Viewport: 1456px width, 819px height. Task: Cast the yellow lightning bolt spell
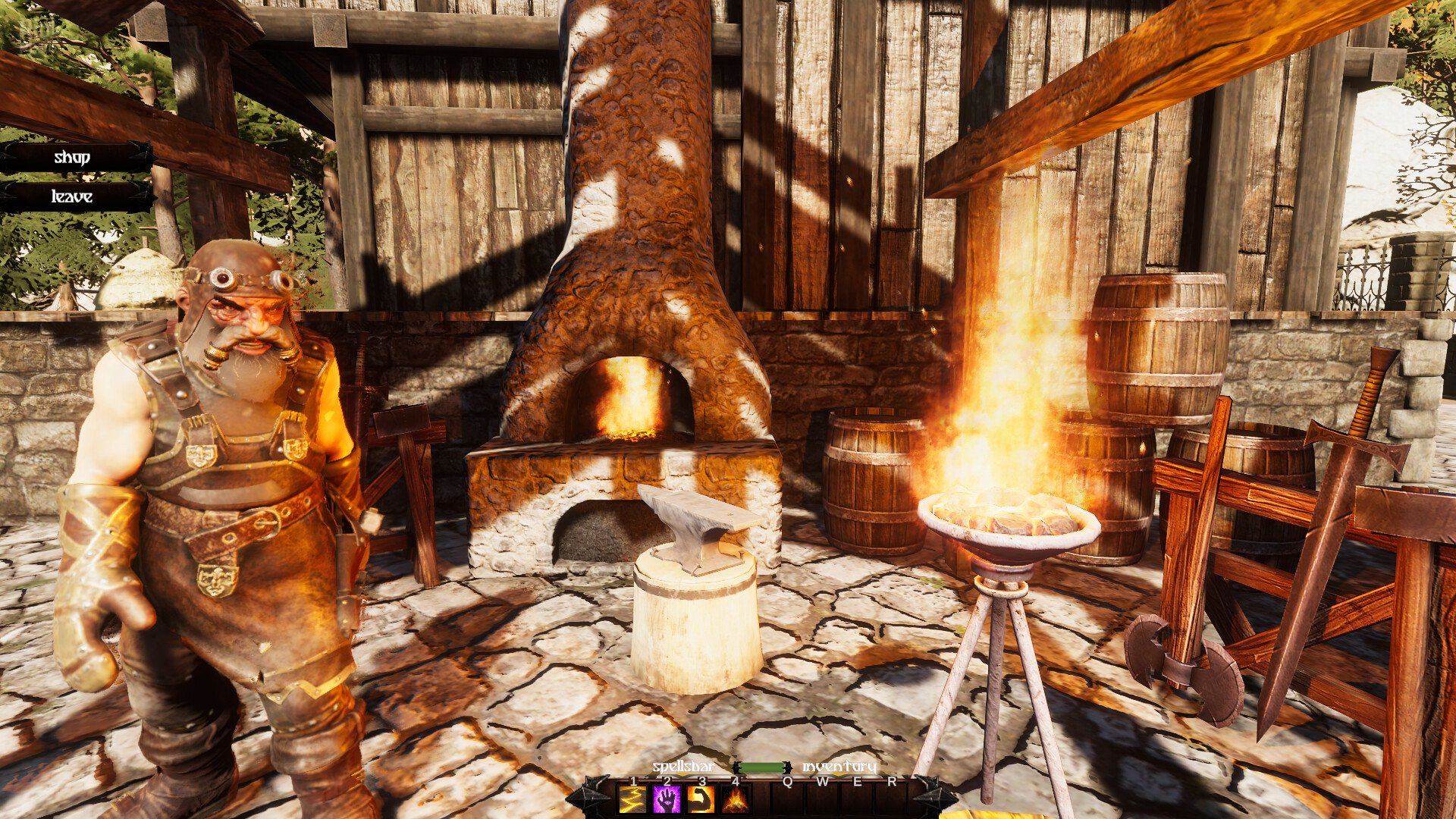[632, 799]
